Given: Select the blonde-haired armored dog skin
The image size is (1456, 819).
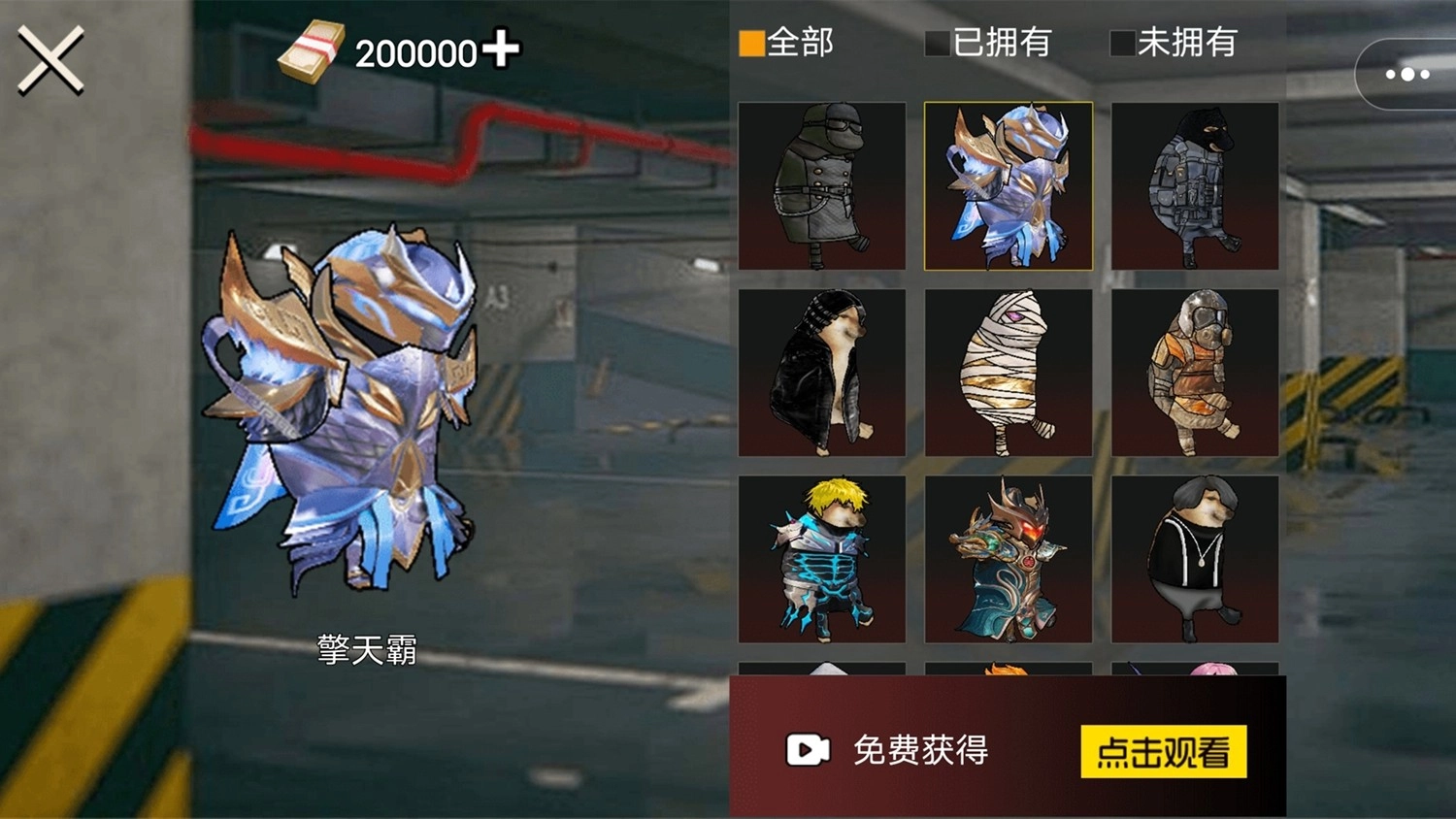Looking at the screenshot, I should pyautogui.click(x=823, y=558).
